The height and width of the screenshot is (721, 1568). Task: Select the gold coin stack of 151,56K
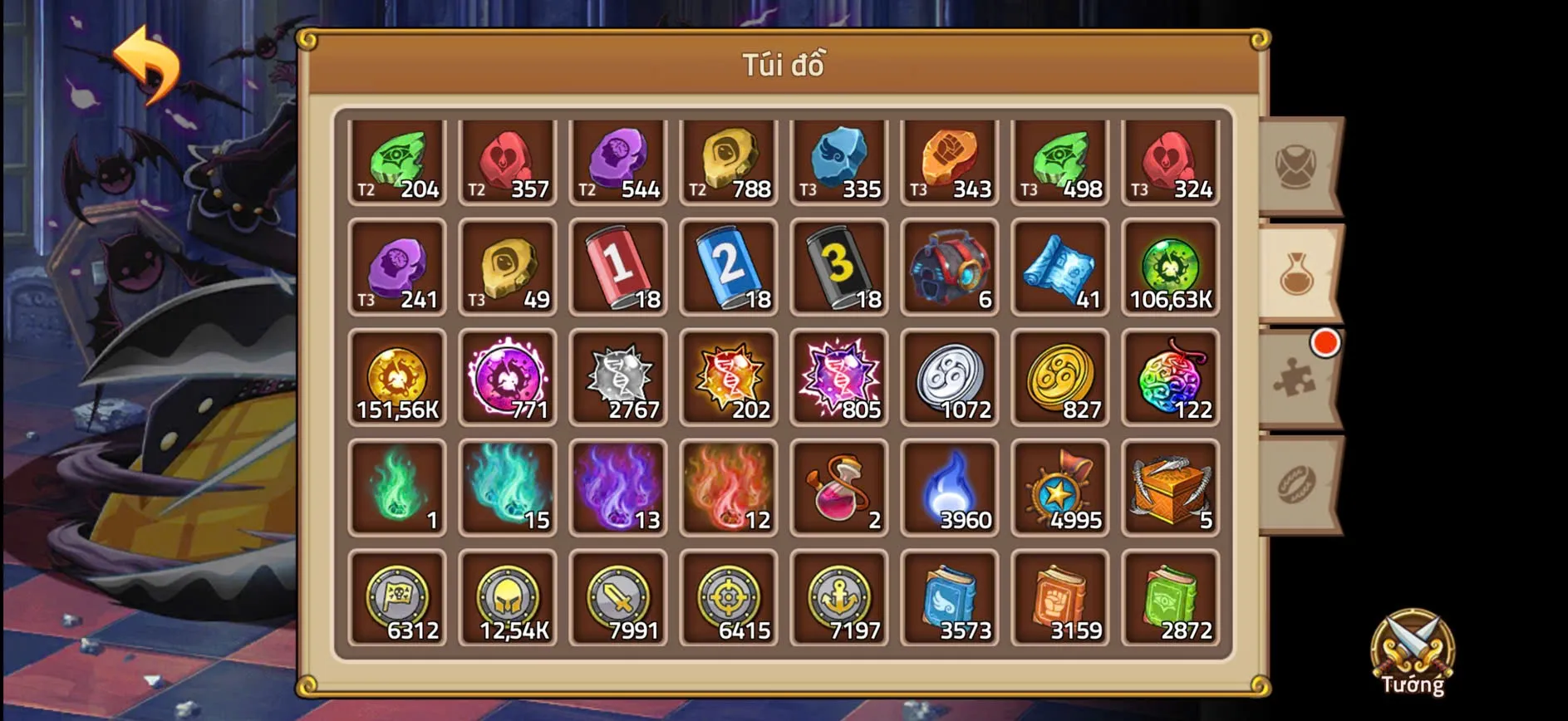(x=397, y=378)
